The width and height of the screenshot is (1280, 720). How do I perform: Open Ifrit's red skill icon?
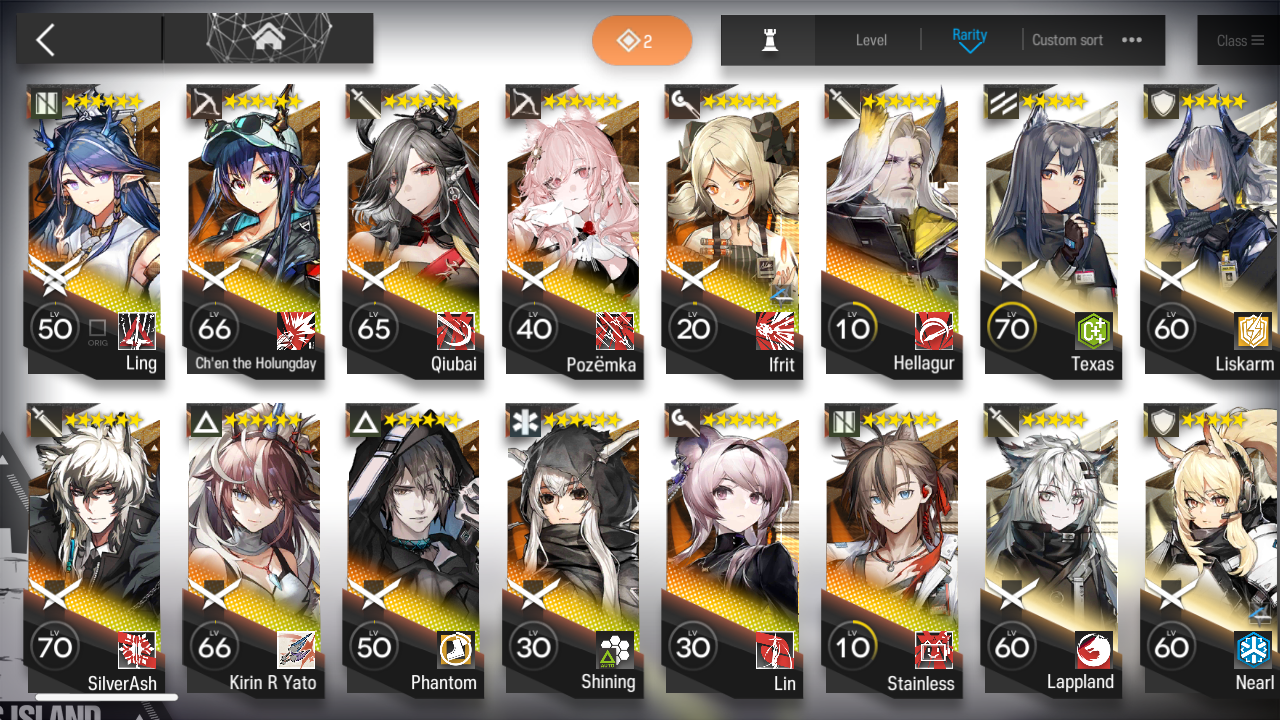[x=773, y=332]
